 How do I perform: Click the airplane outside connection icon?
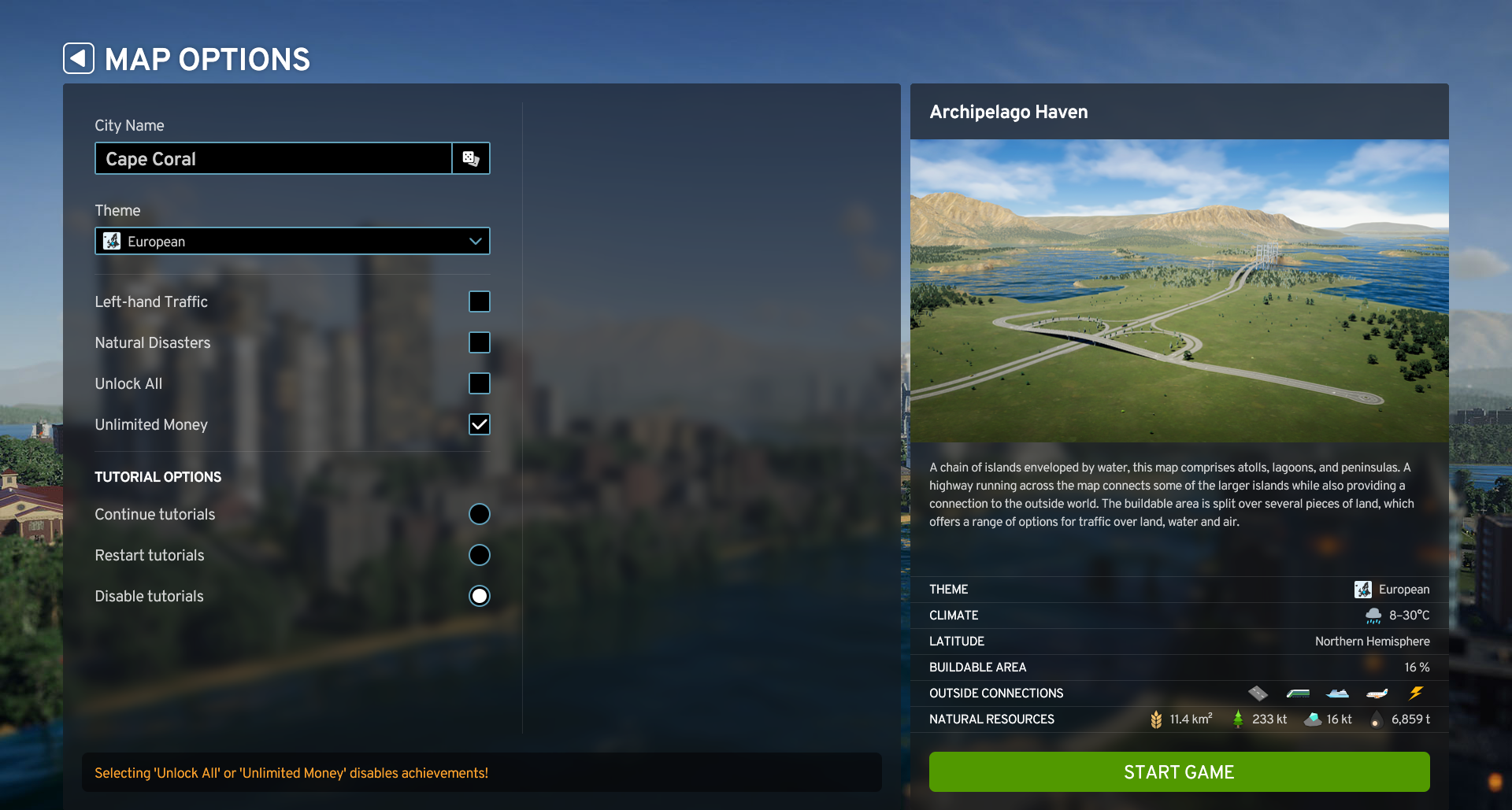coord(1377,693)
